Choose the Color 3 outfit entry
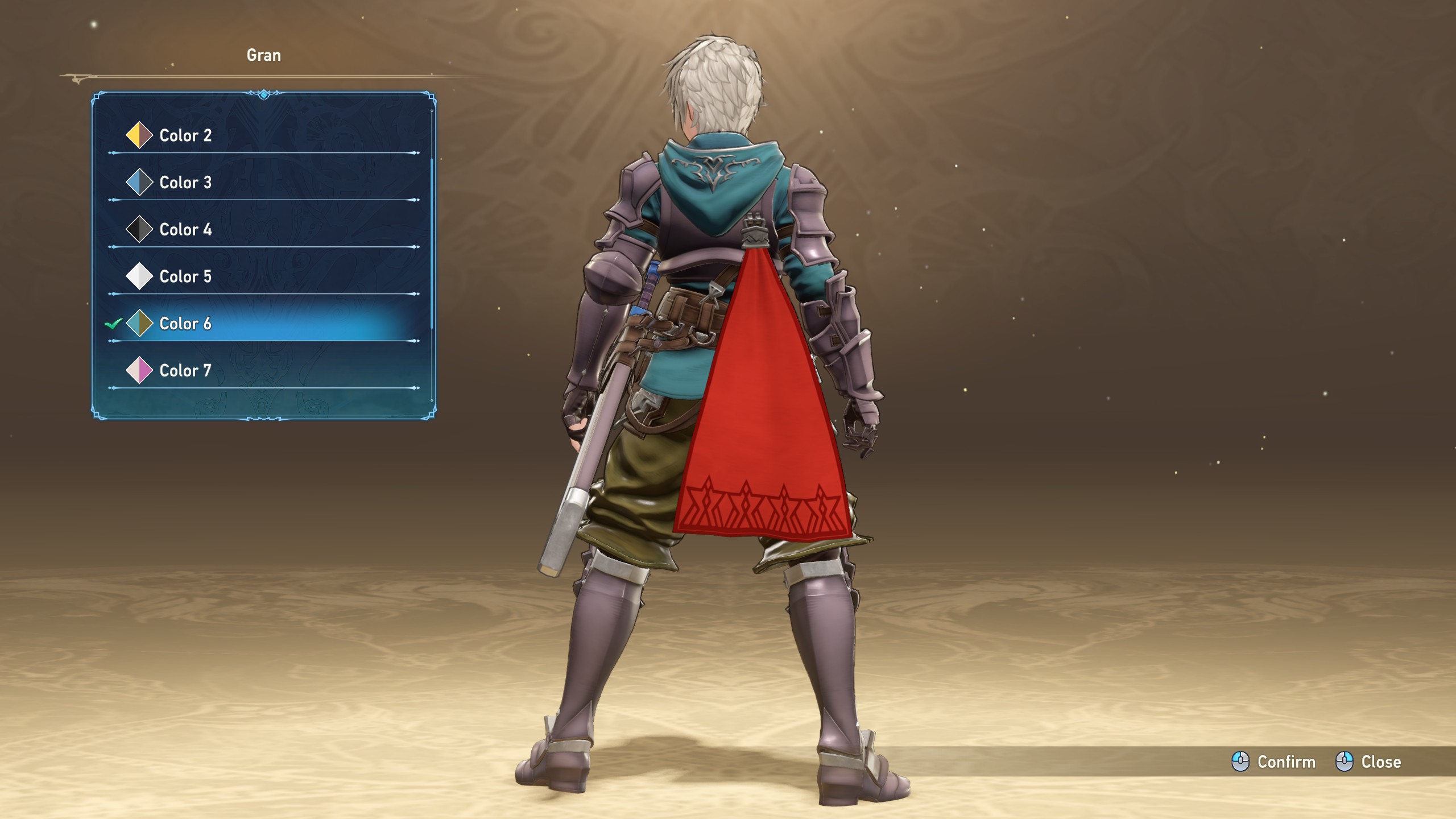 [x=185, y=183]
